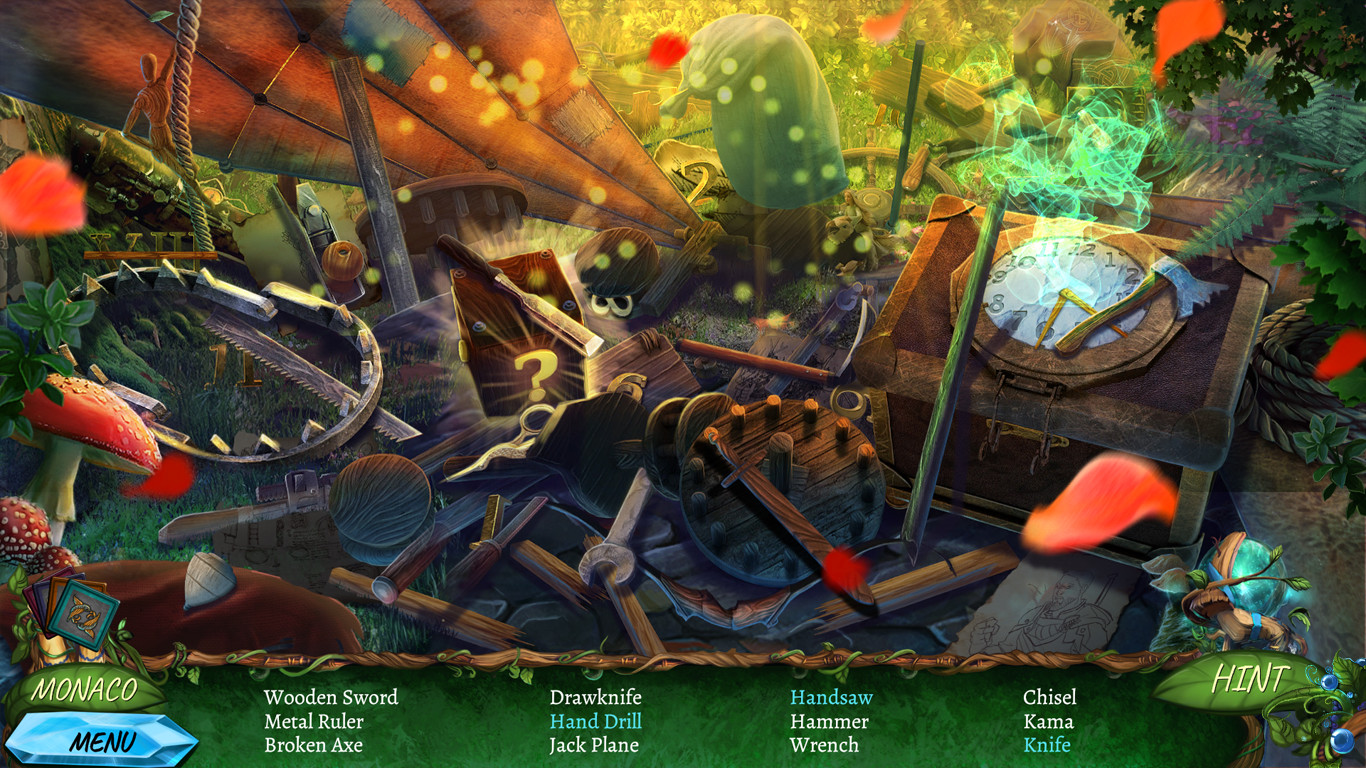
Task: Select "Knife" highlighted in the word list
Action: coord(1047,745)
